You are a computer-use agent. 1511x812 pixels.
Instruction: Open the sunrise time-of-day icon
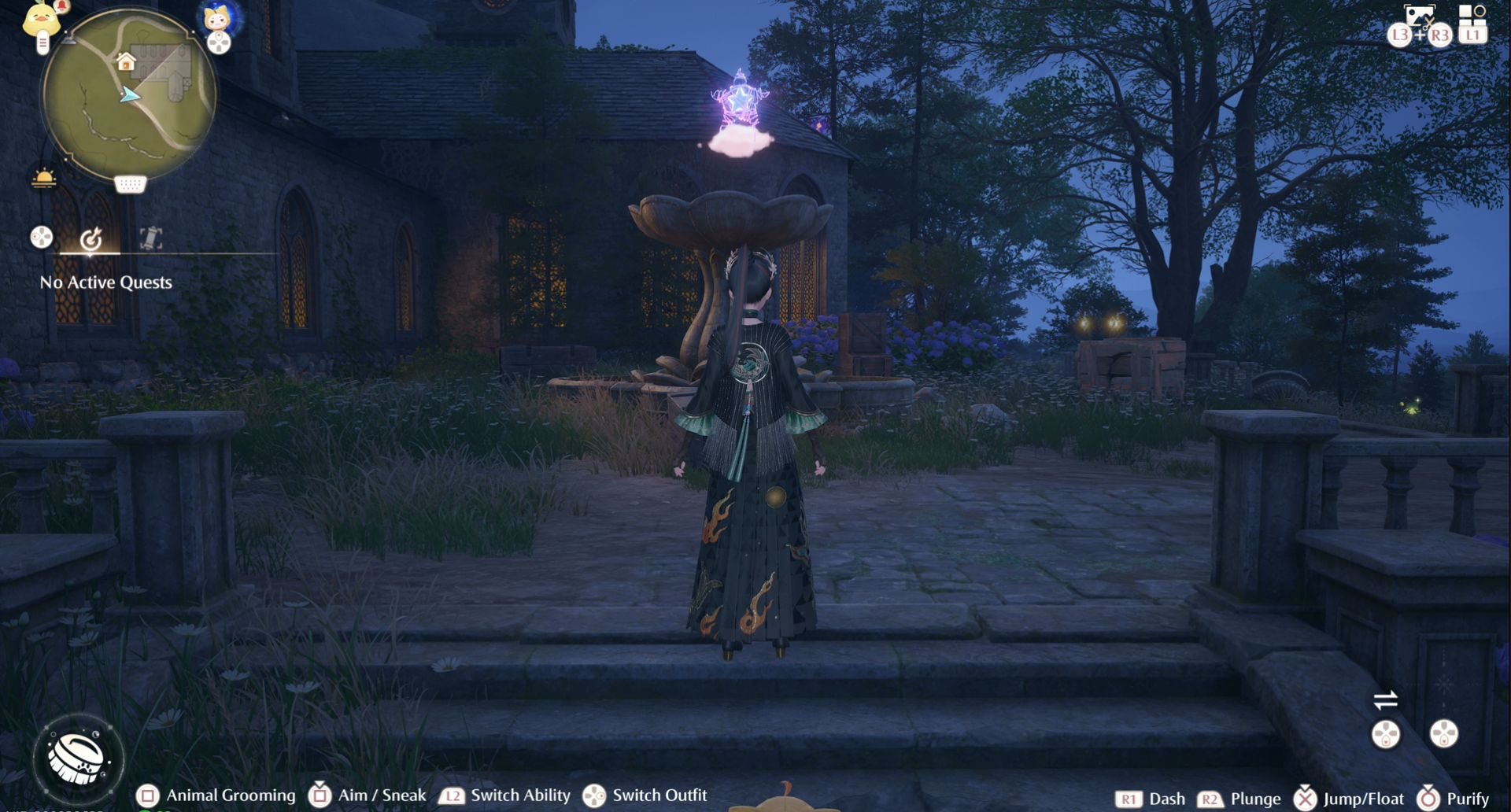(x=44, y=179)
